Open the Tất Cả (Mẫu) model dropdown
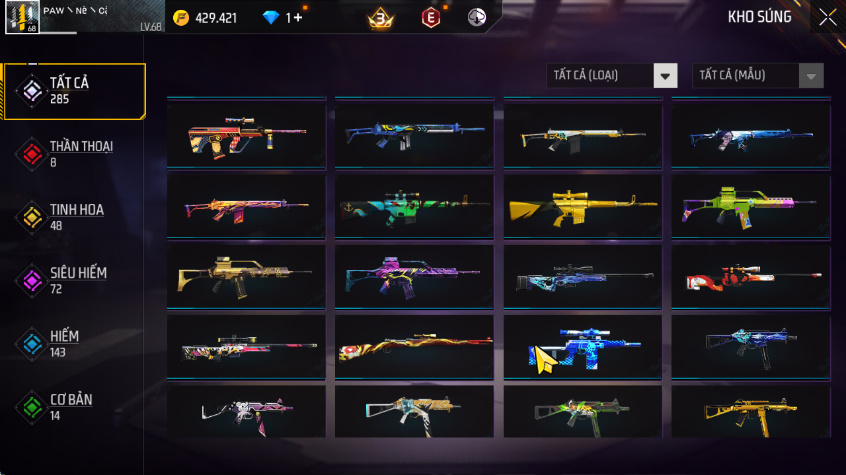Viewport: 846px width, 475px height. (x=758, y=76)
